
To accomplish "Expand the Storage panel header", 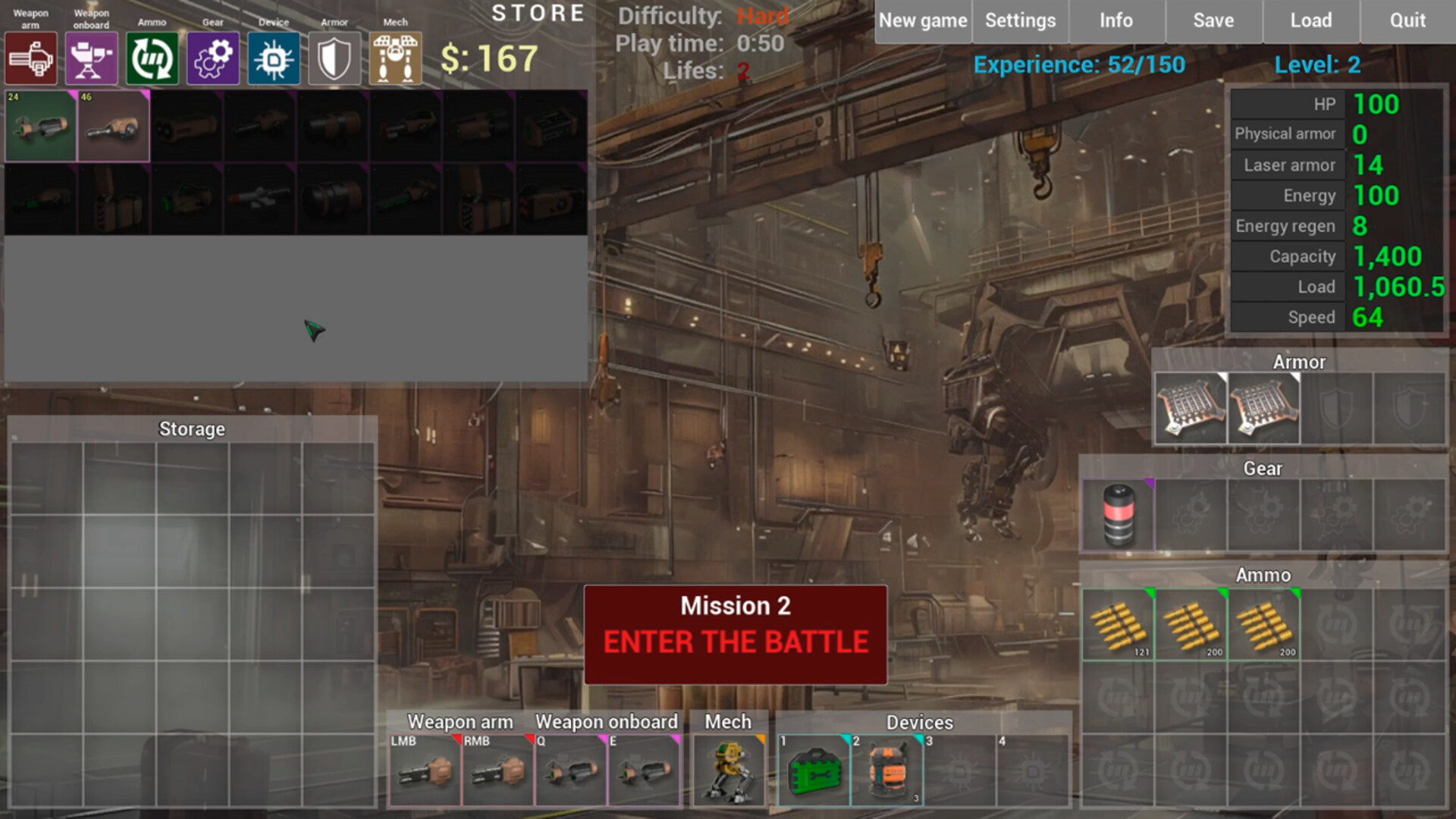I will [x=191, y=428].
